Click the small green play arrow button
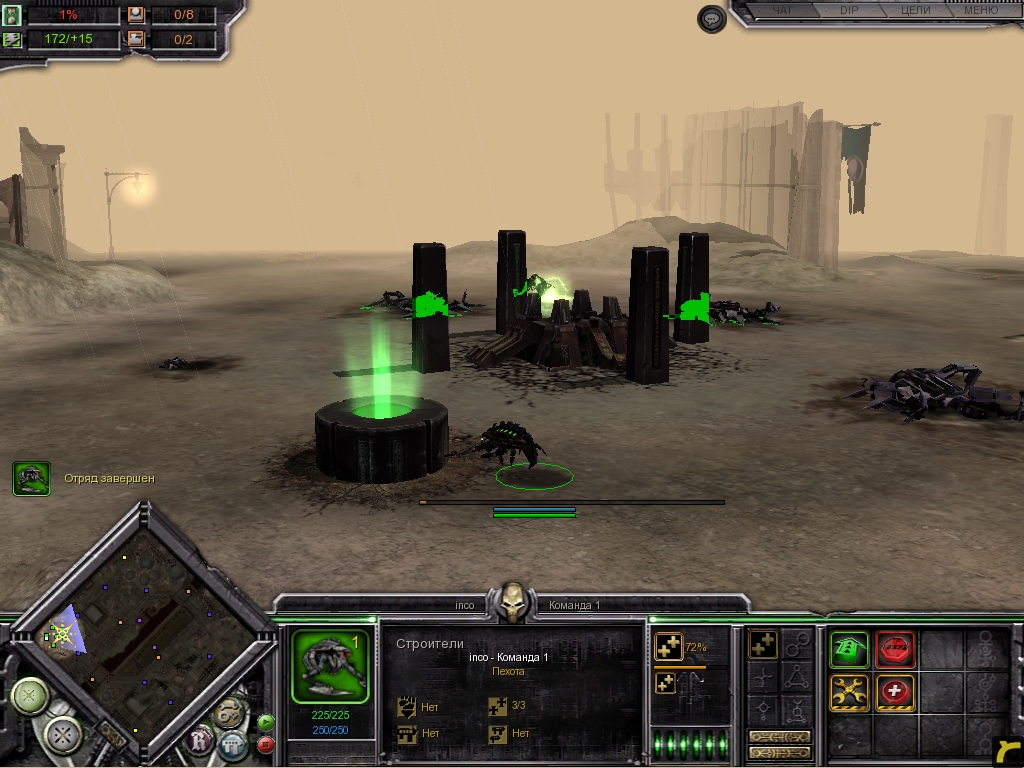 tap(266, 722)
